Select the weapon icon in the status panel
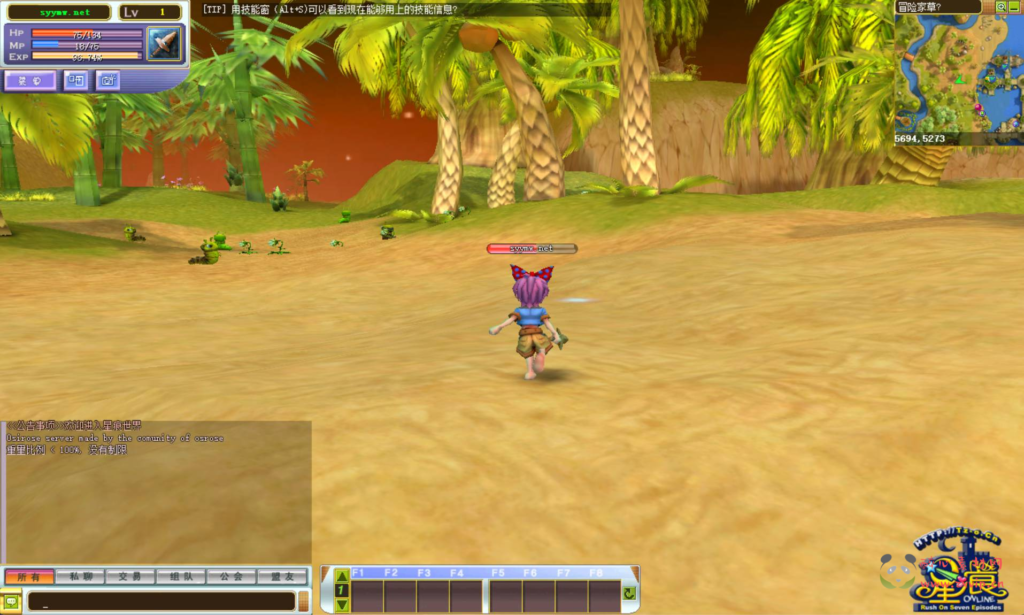 (x=163, y=44)
